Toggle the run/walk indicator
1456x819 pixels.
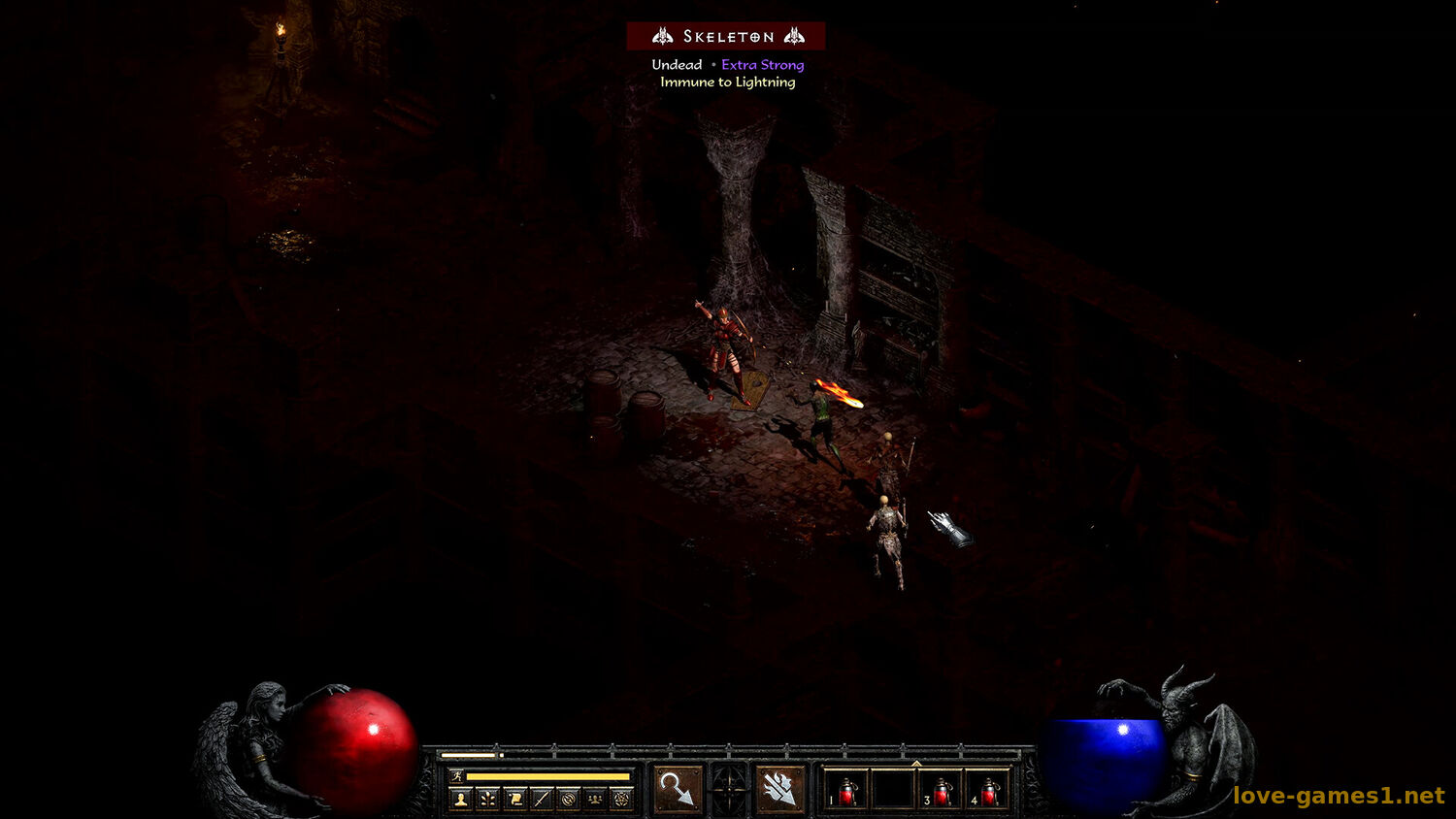pos(456,776)
